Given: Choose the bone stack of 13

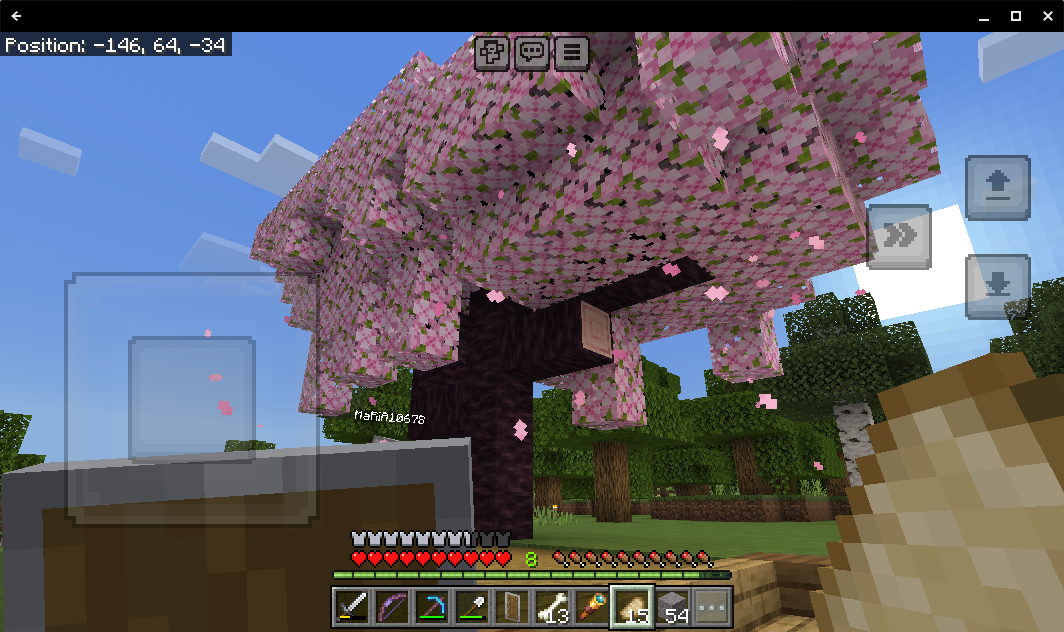Looking at the screenshot, I should click(x=551, y=606).
